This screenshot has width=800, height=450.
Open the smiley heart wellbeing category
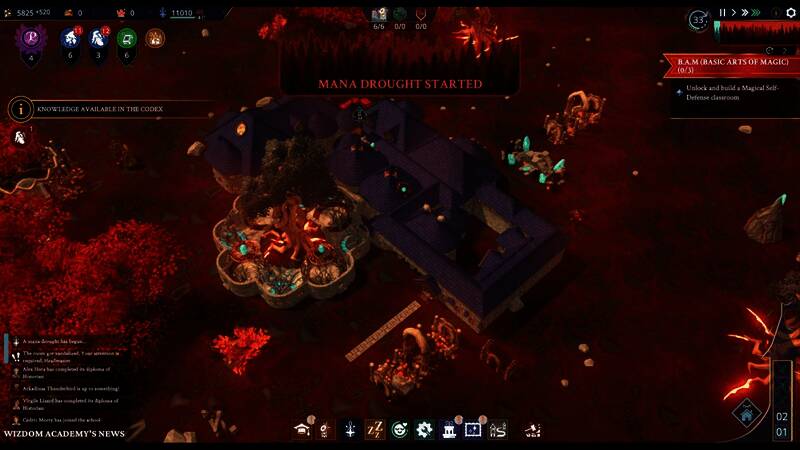coord(400,430)
